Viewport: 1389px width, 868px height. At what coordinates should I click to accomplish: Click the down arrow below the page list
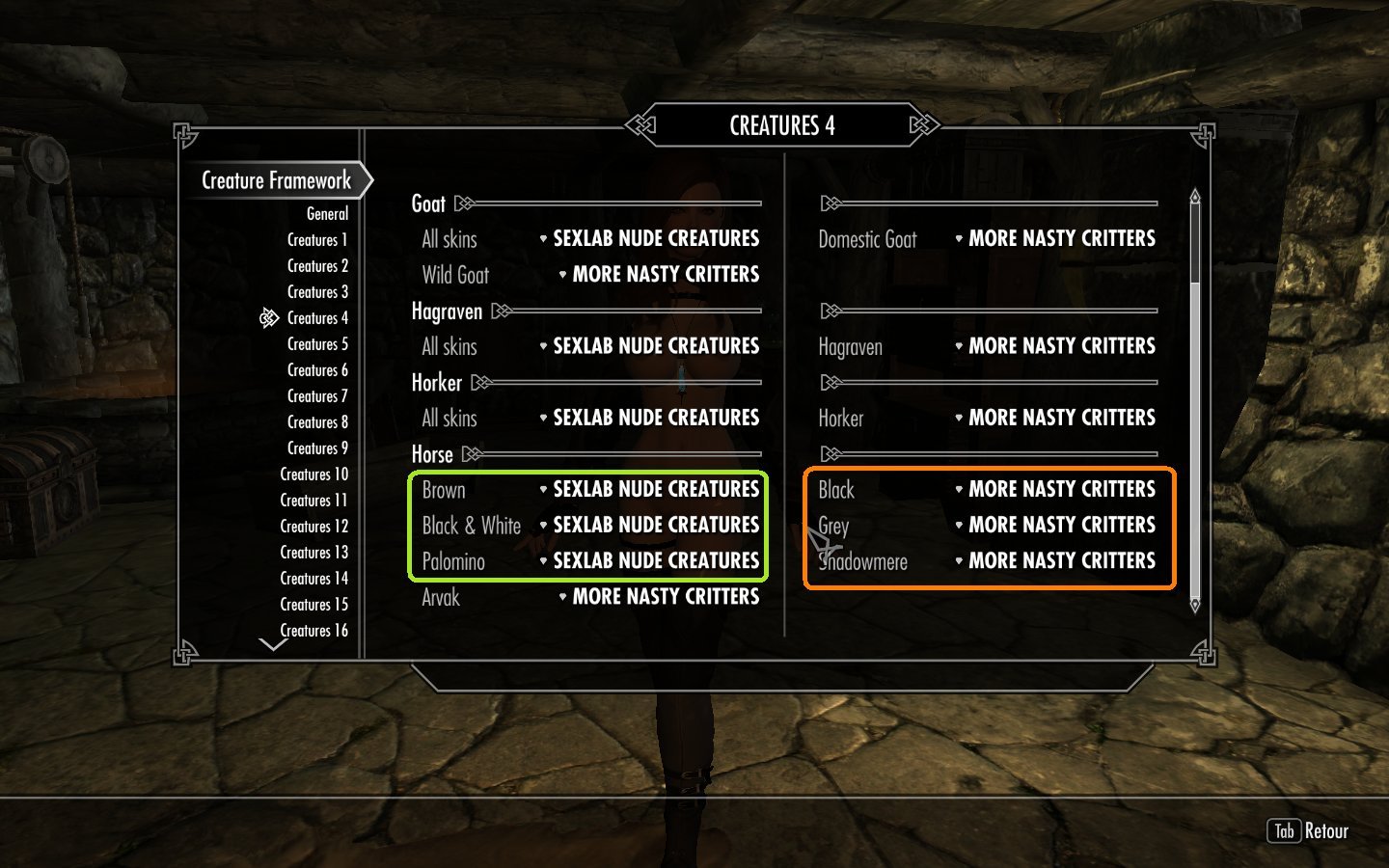pyautogui.click(x=273, y=644)
